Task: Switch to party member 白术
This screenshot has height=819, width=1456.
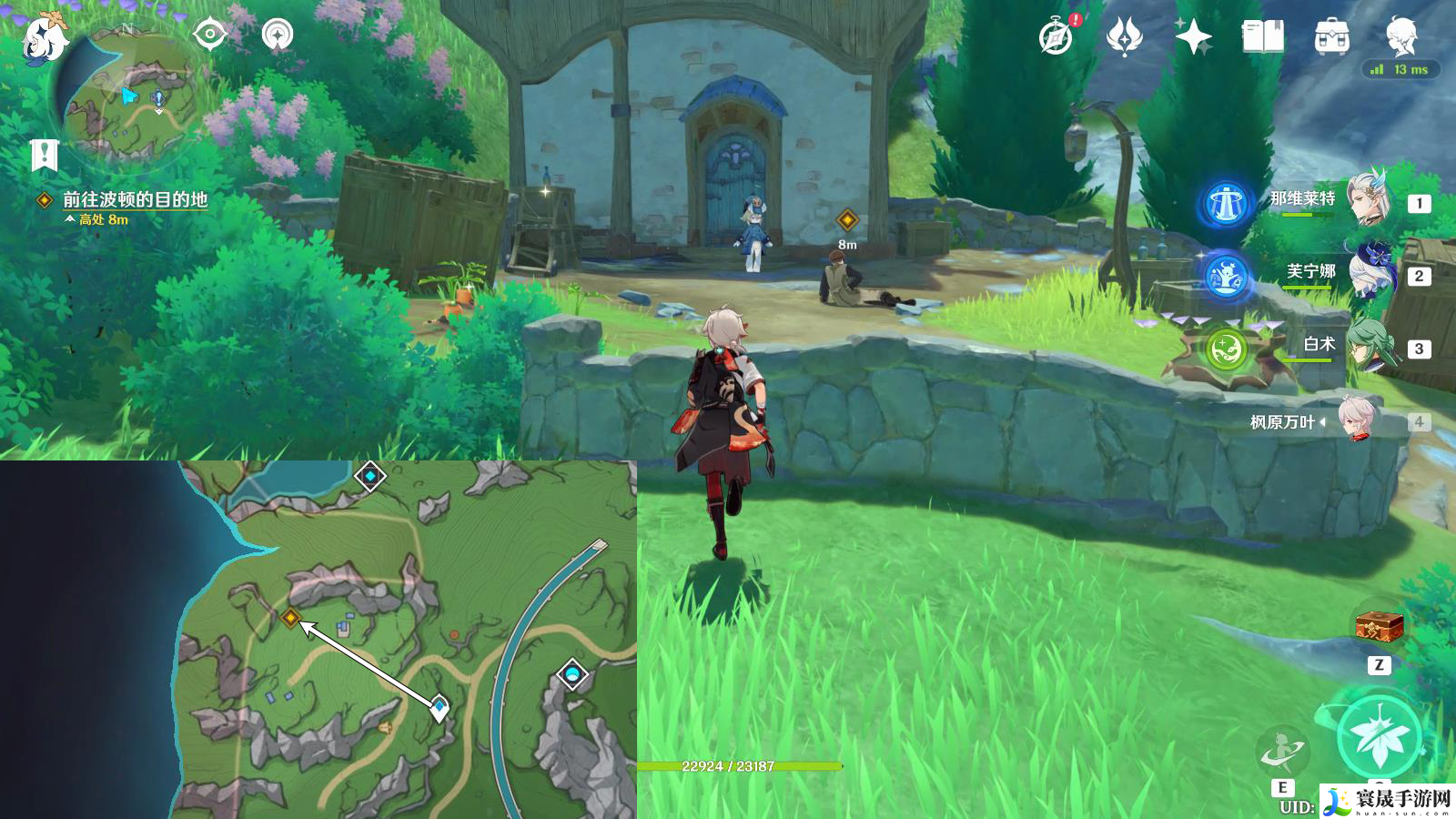Action: [x=1368, y=345]
